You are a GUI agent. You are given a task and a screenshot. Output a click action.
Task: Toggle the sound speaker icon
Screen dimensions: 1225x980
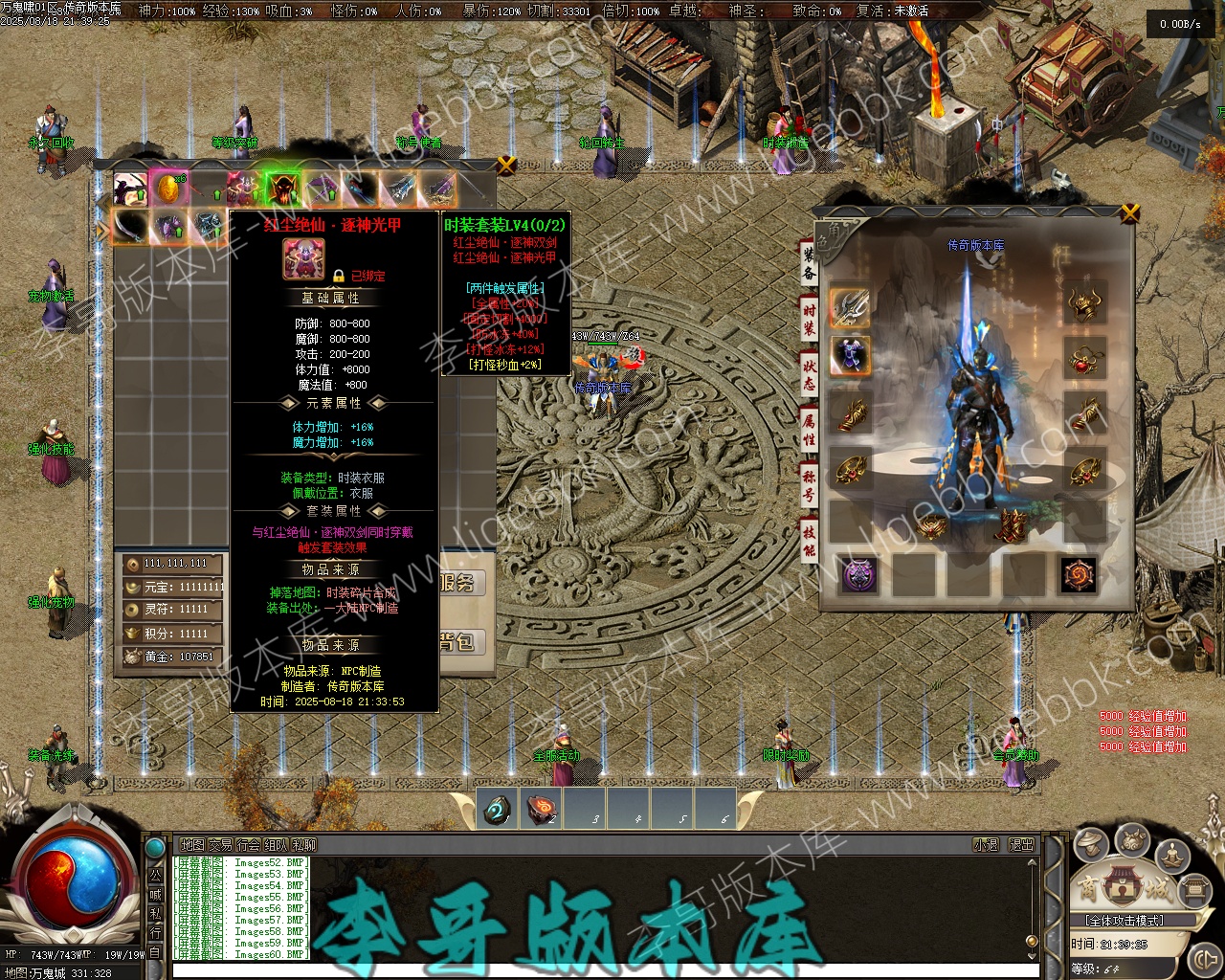coord(1204,958)
